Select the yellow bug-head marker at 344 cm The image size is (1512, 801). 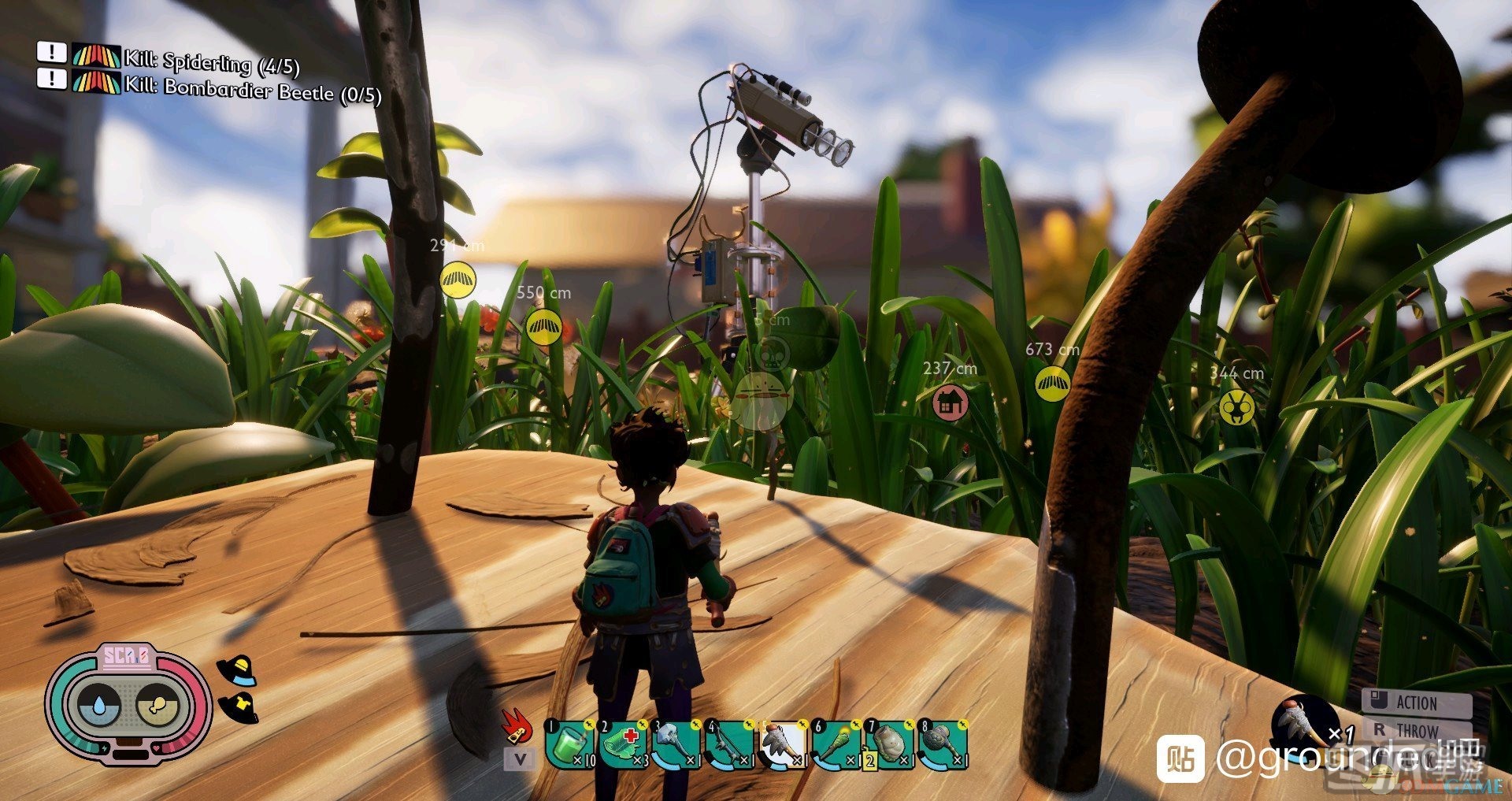click(x=1236, y=407)
